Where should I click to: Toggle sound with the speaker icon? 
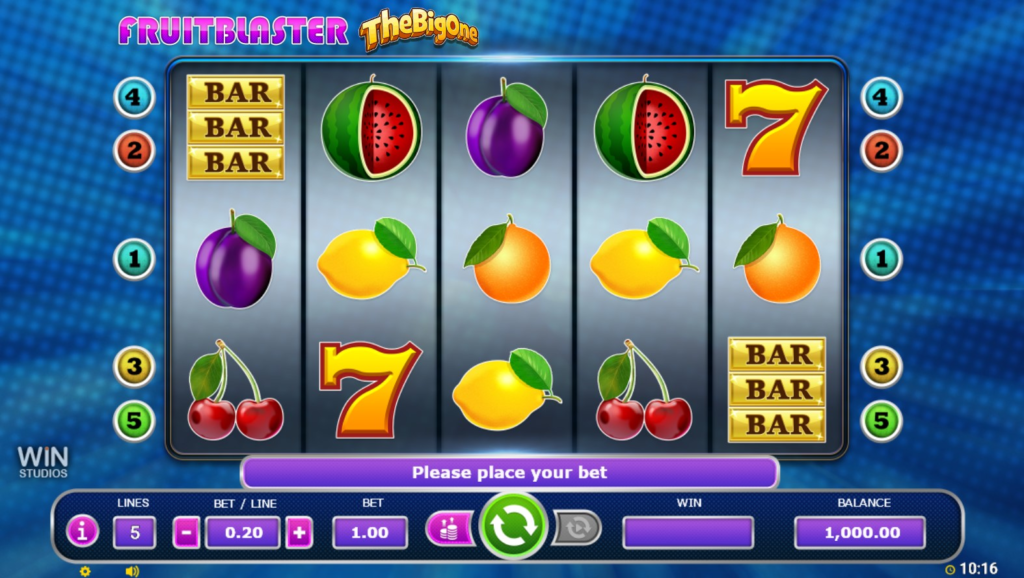tap(131, 571)
